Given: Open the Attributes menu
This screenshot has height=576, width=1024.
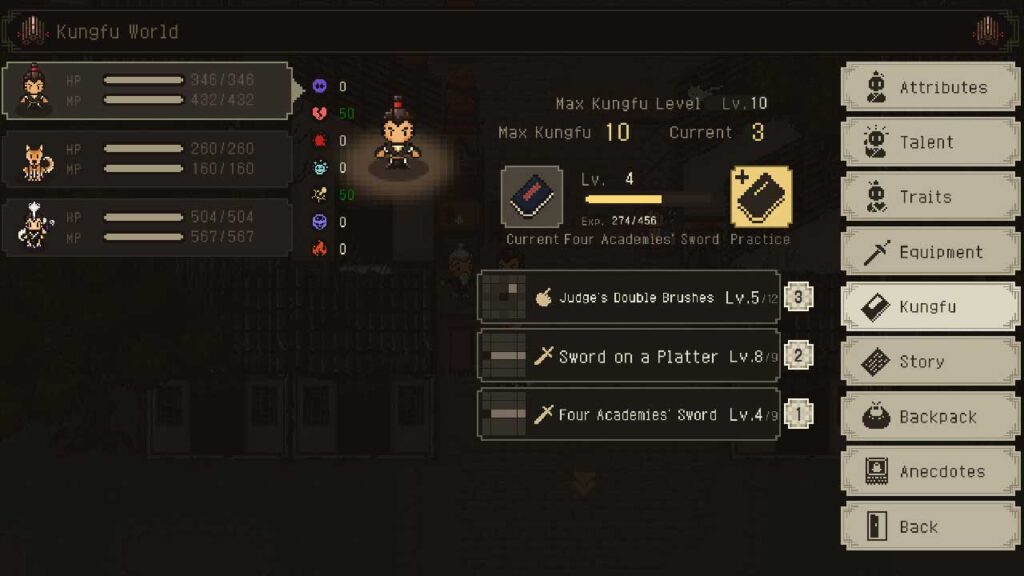Looking at the screenshot, I should coord(930,88).
